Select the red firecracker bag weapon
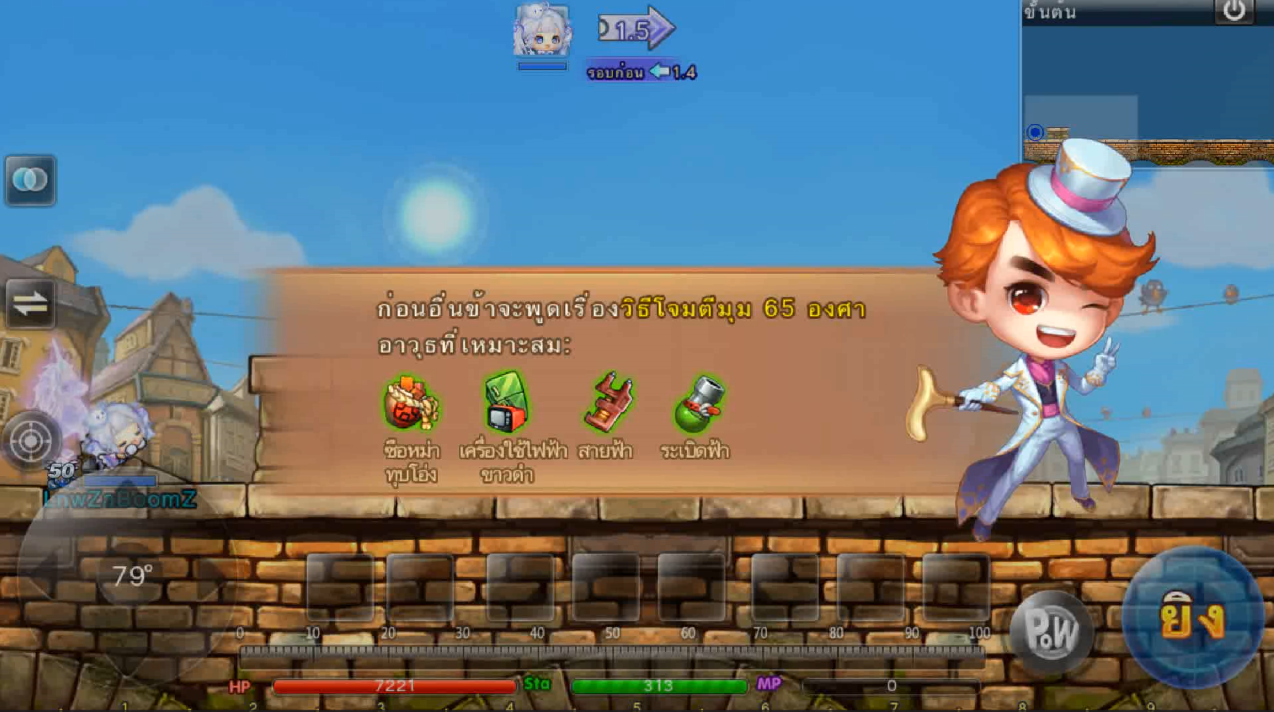The image size is (1274, 712). tap(411, 403)
